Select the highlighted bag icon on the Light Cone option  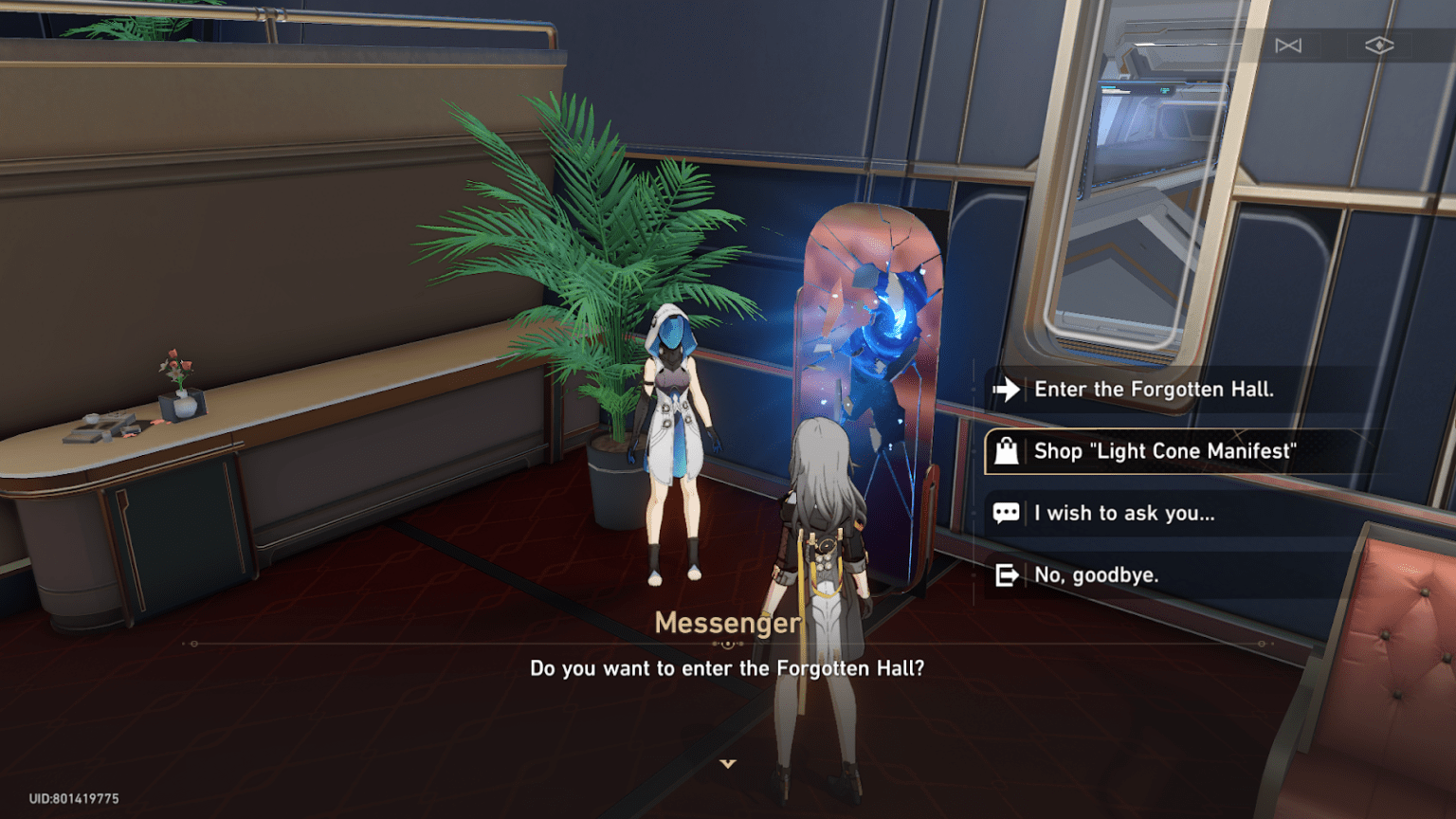click(x=1006, y=451)
